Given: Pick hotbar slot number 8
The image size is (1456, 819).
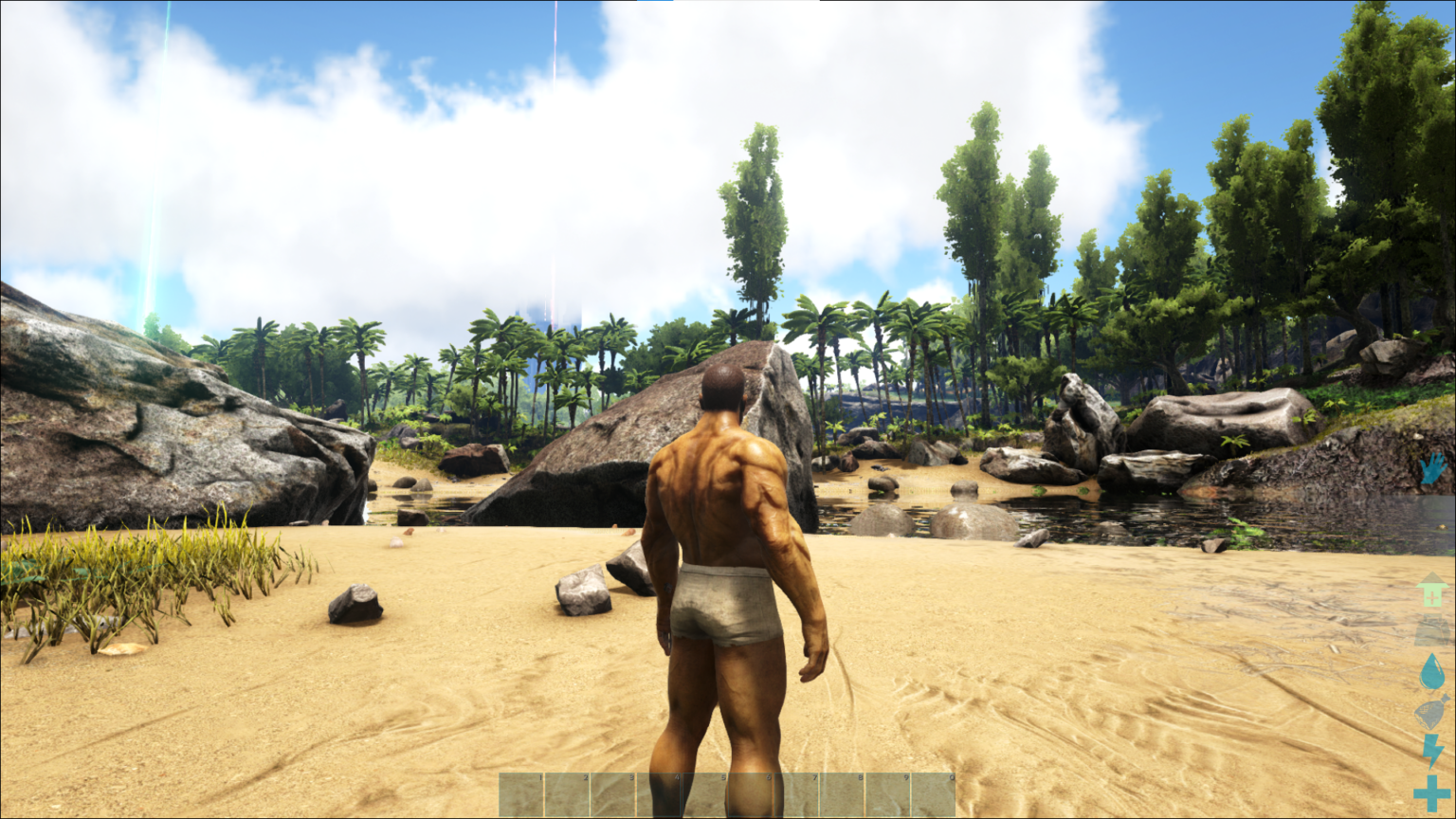Looking at the screenshot, I should (x=842, y=794).
